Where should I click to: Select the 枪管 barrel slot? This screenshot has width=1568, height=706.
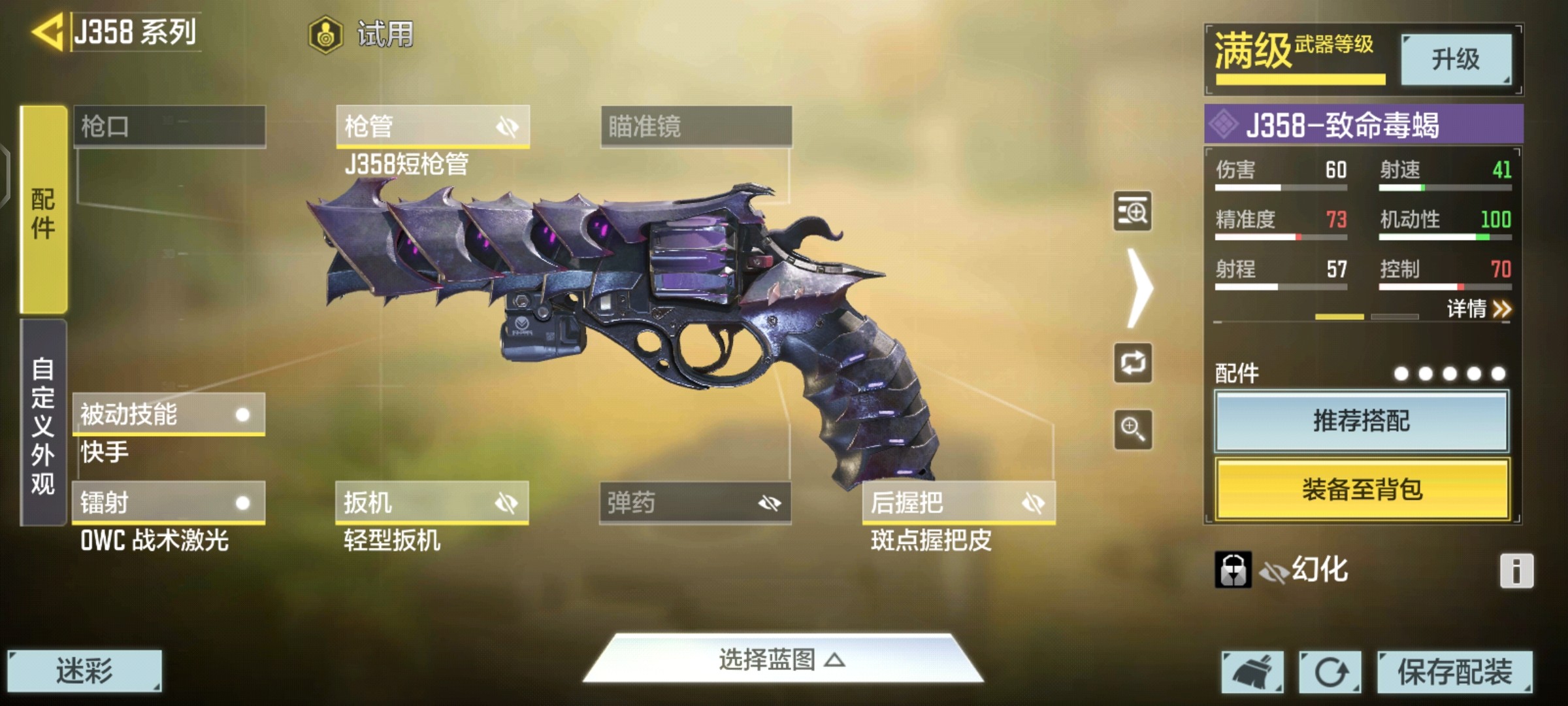tap(432, 126)
